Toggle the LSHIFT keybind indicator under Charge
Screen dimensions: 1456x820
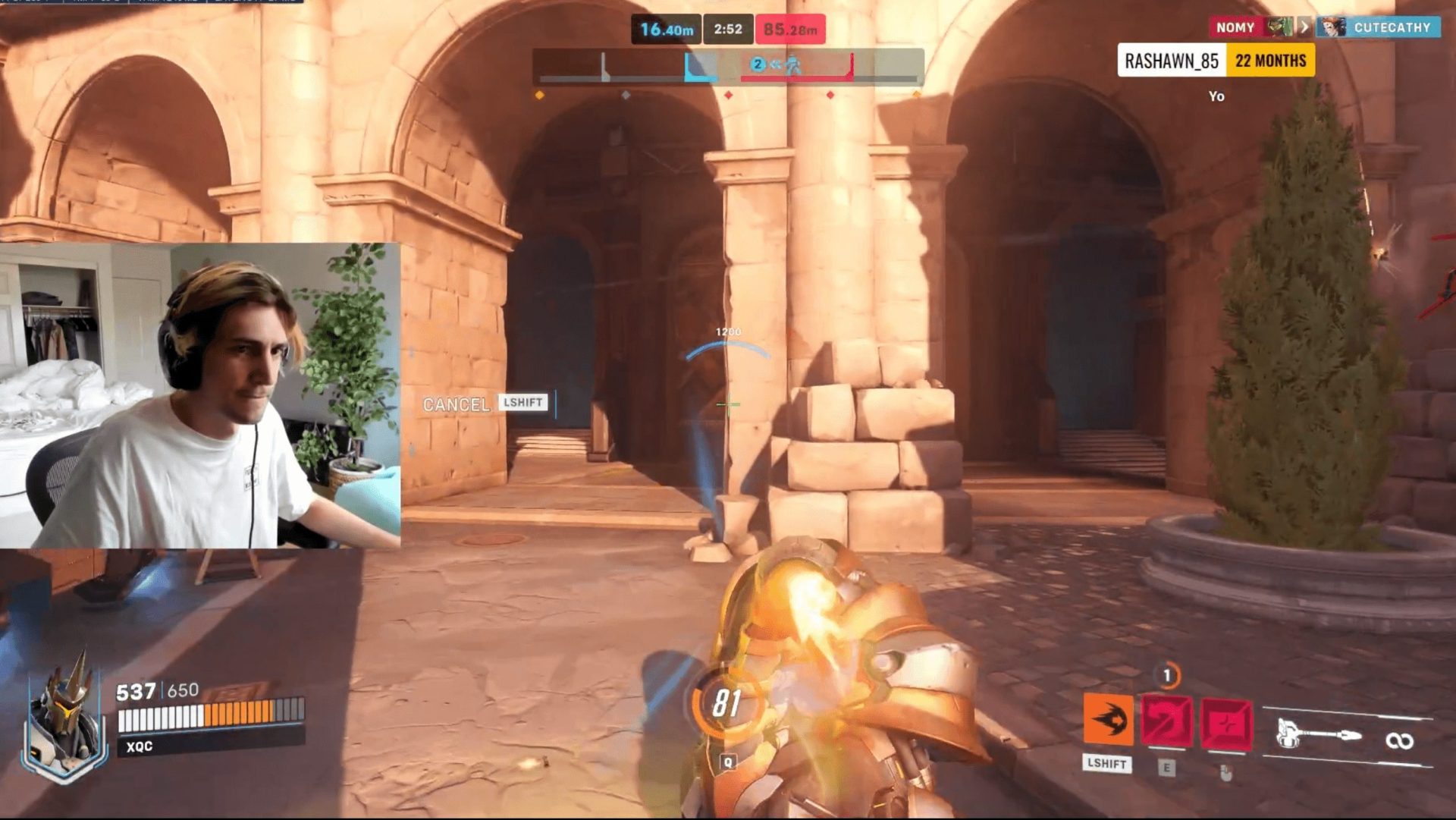tap(1107, 765)
